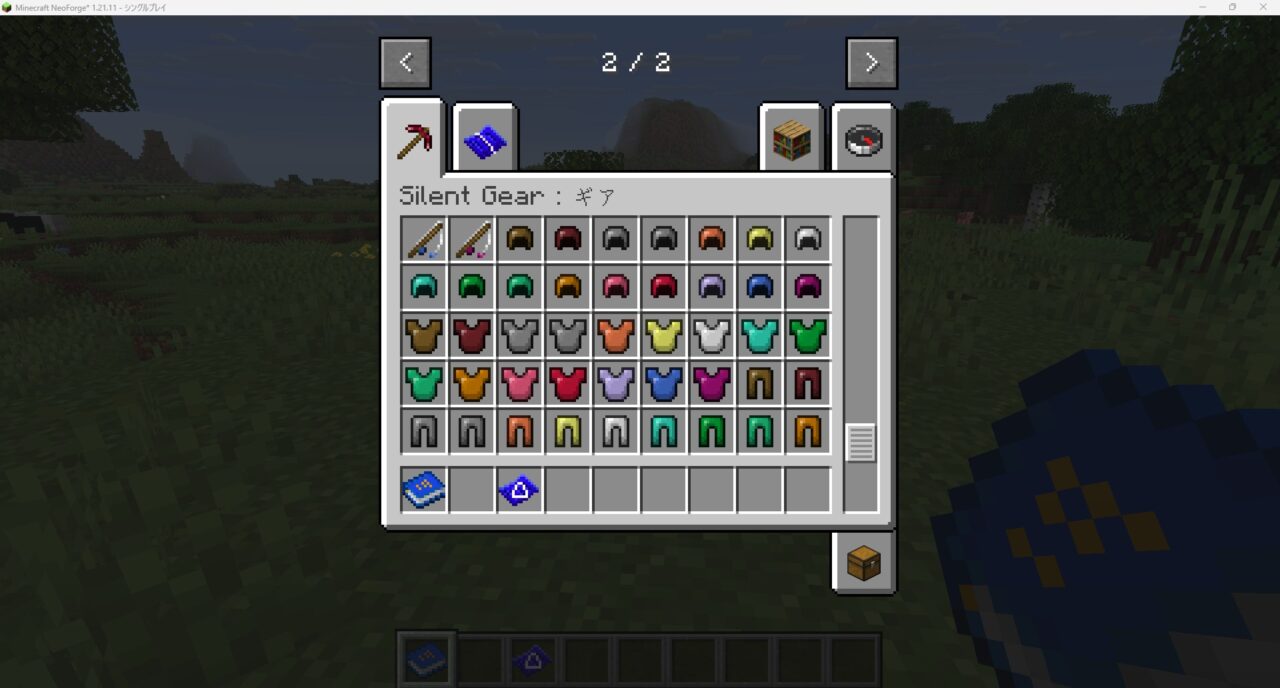Take the white chestplate
Screen dimensions: 1280x688
(711, 335)
